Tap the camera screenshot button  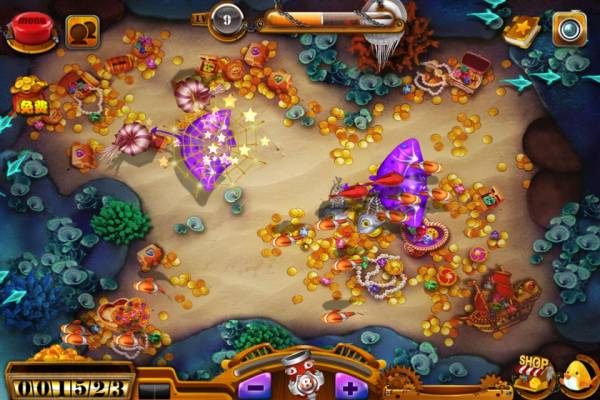(x=570, y=28)
